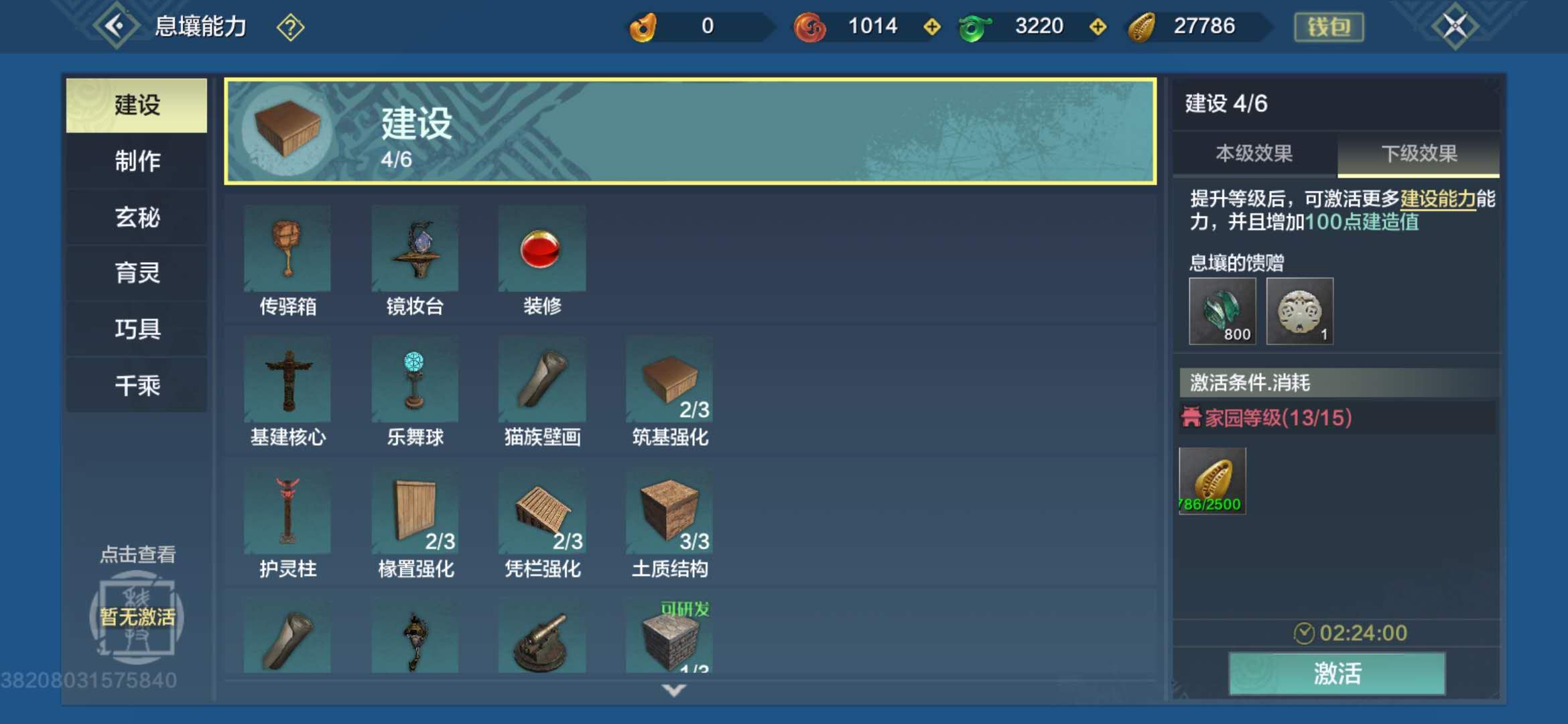The width and height of the screenshot is (1568, 724).
Task: Click the 786/2500 currency progress item
Action: [x=1213, y=481]
